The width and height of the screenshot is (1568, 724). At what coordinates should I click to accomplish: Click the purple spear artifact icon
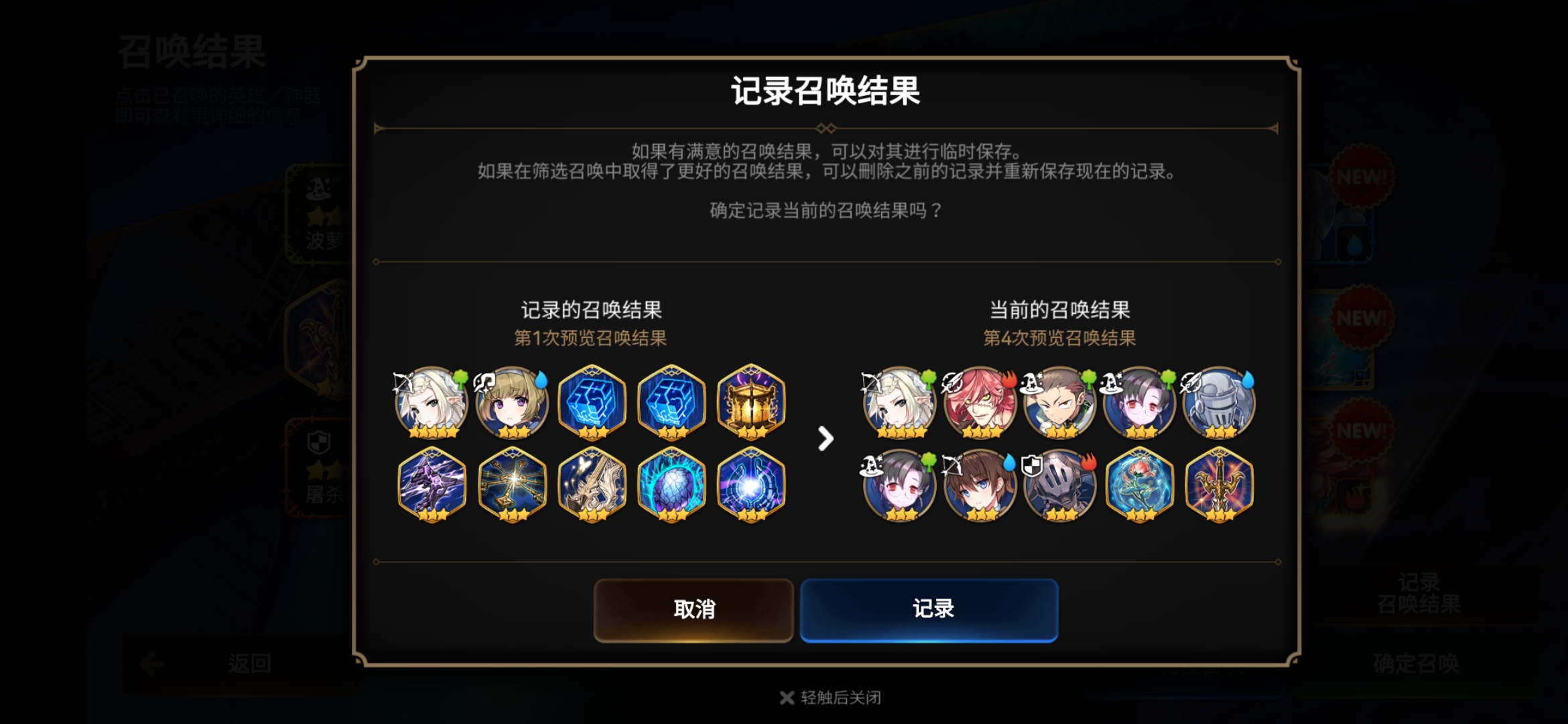[432, 485]
